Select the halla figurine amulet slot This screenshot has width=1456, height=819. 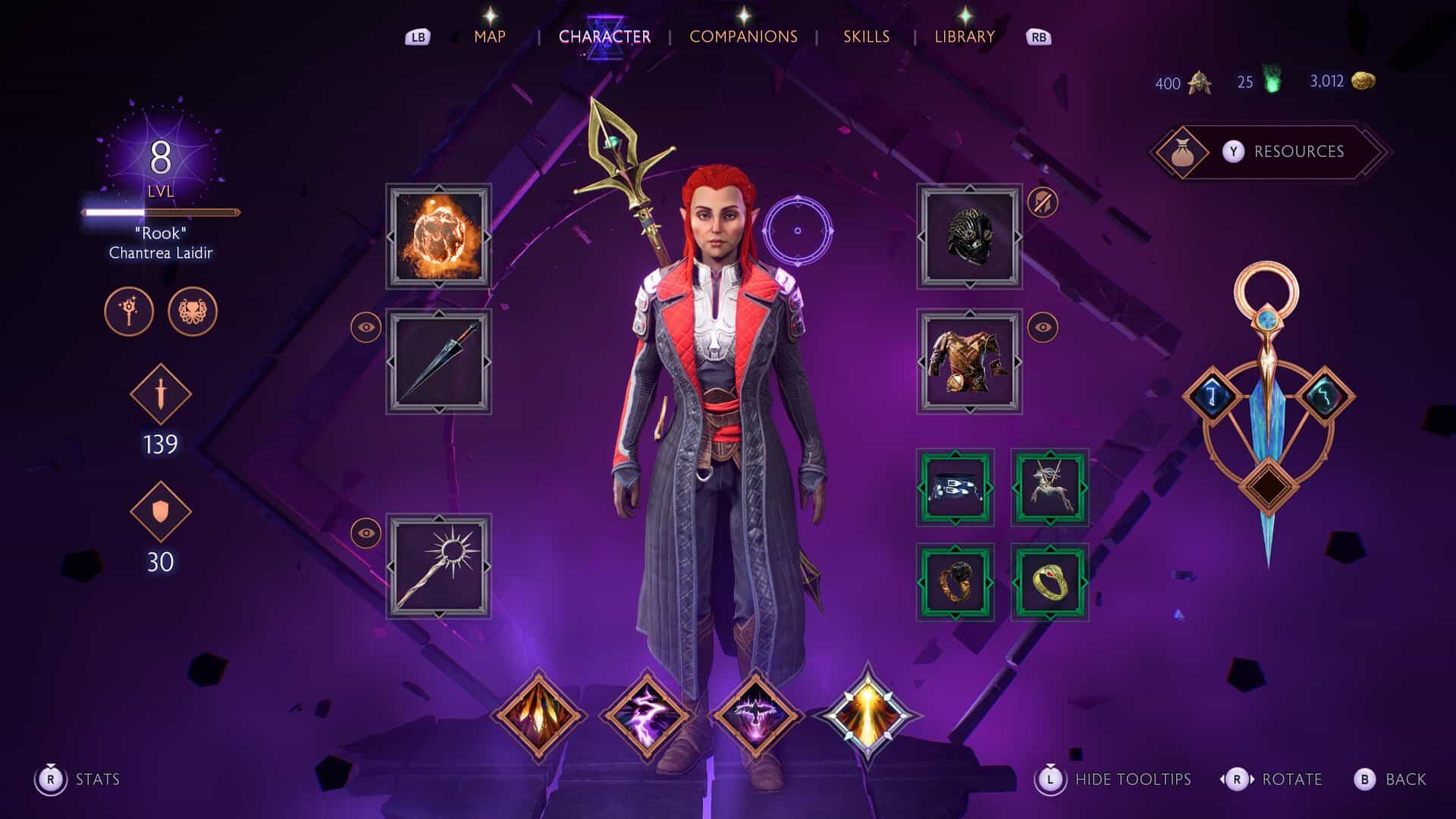[x=1050, y=488]
